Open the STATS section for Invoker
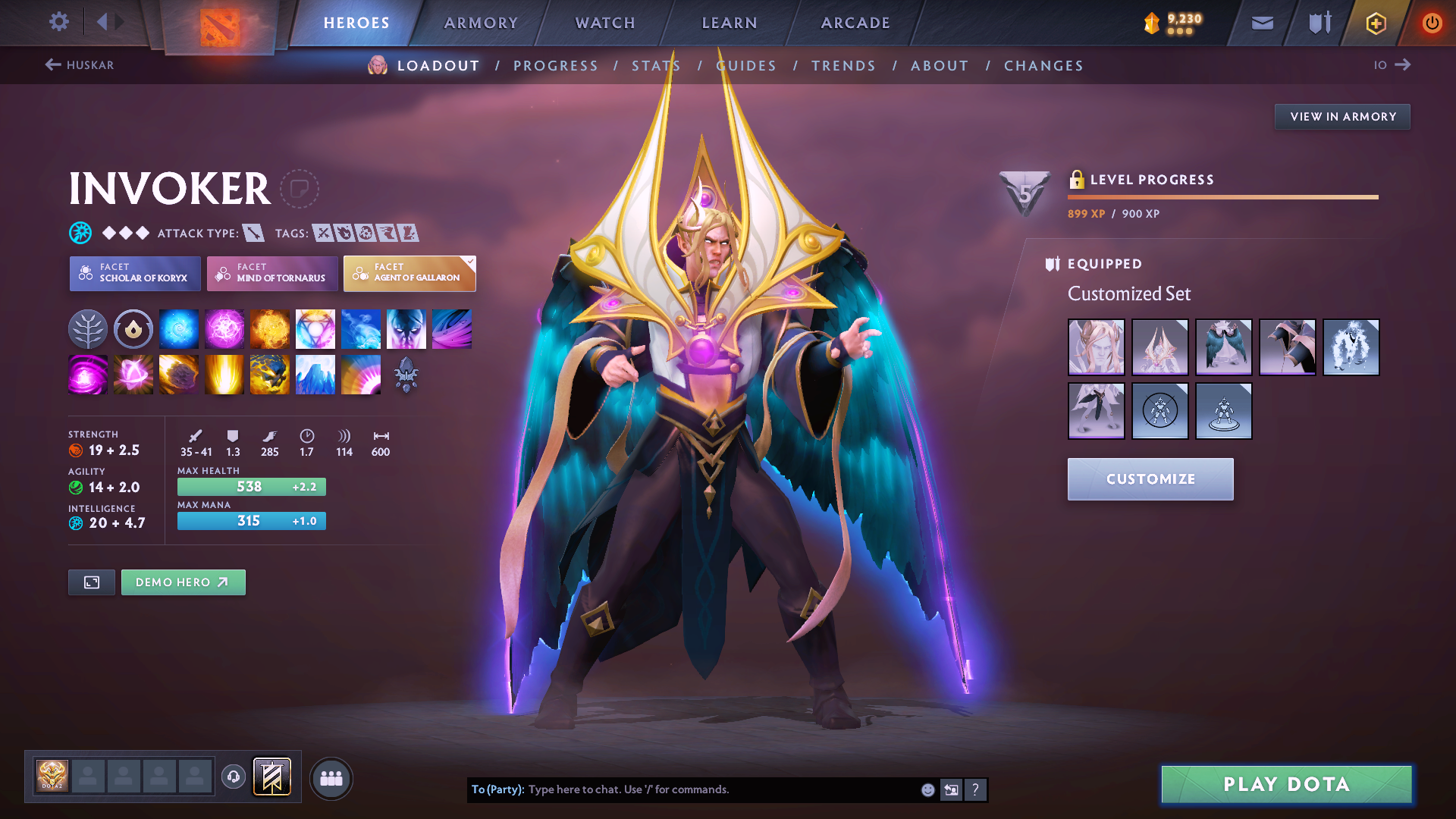This screenshot has width=1456, height=819. (x=656, y=65)
